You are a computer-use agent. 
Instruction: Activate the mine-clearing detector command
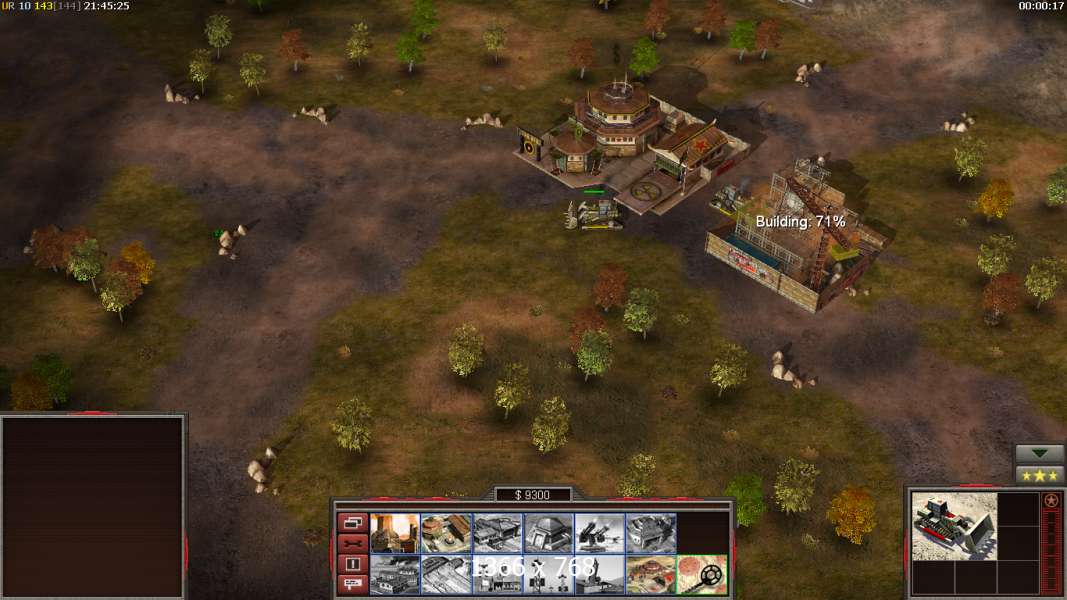(701, 574)
